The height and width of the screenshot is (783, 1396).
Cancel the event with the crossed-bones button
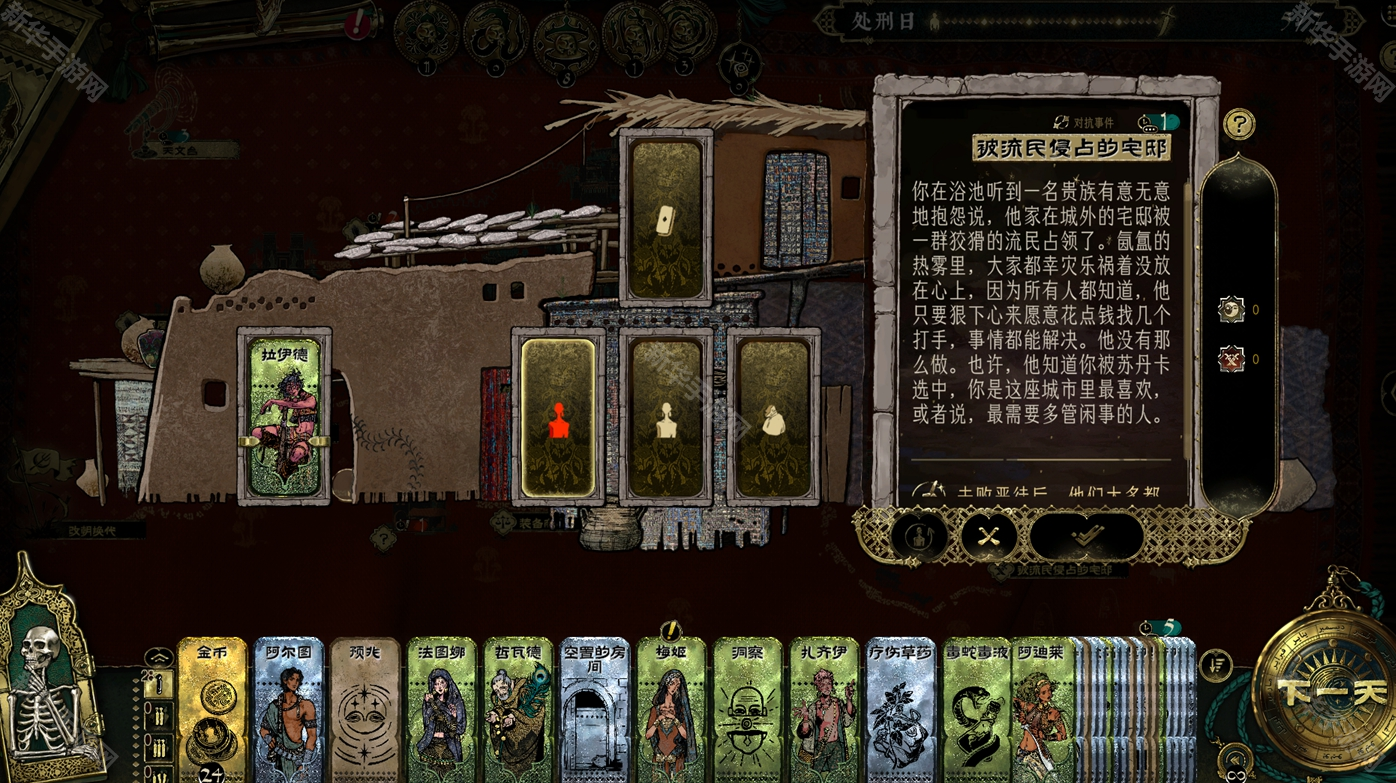point(989,537)
